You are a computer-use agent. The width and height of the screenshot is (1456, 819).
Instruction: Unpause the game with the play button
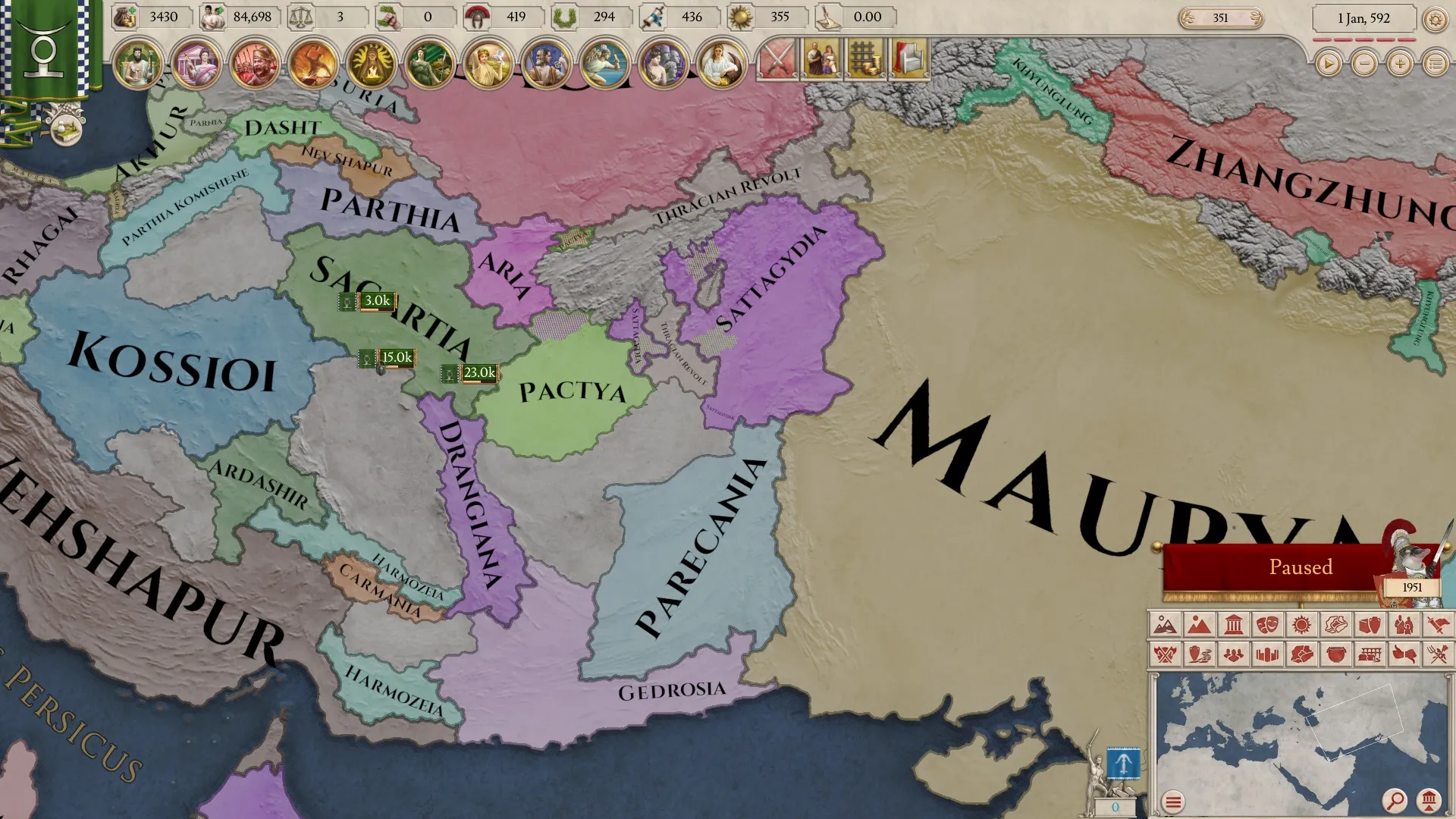[1328, 64]
